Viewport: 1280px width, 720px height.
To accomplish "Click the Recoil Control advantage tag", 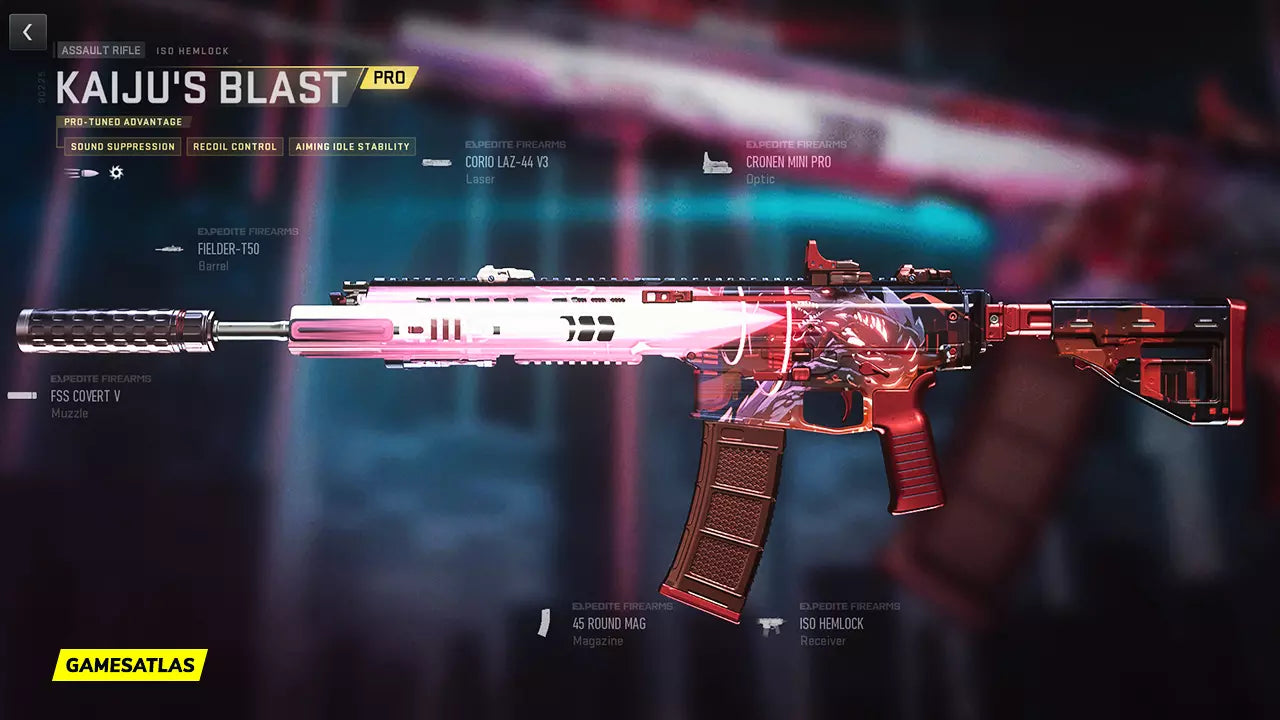I will pos(235,147).
